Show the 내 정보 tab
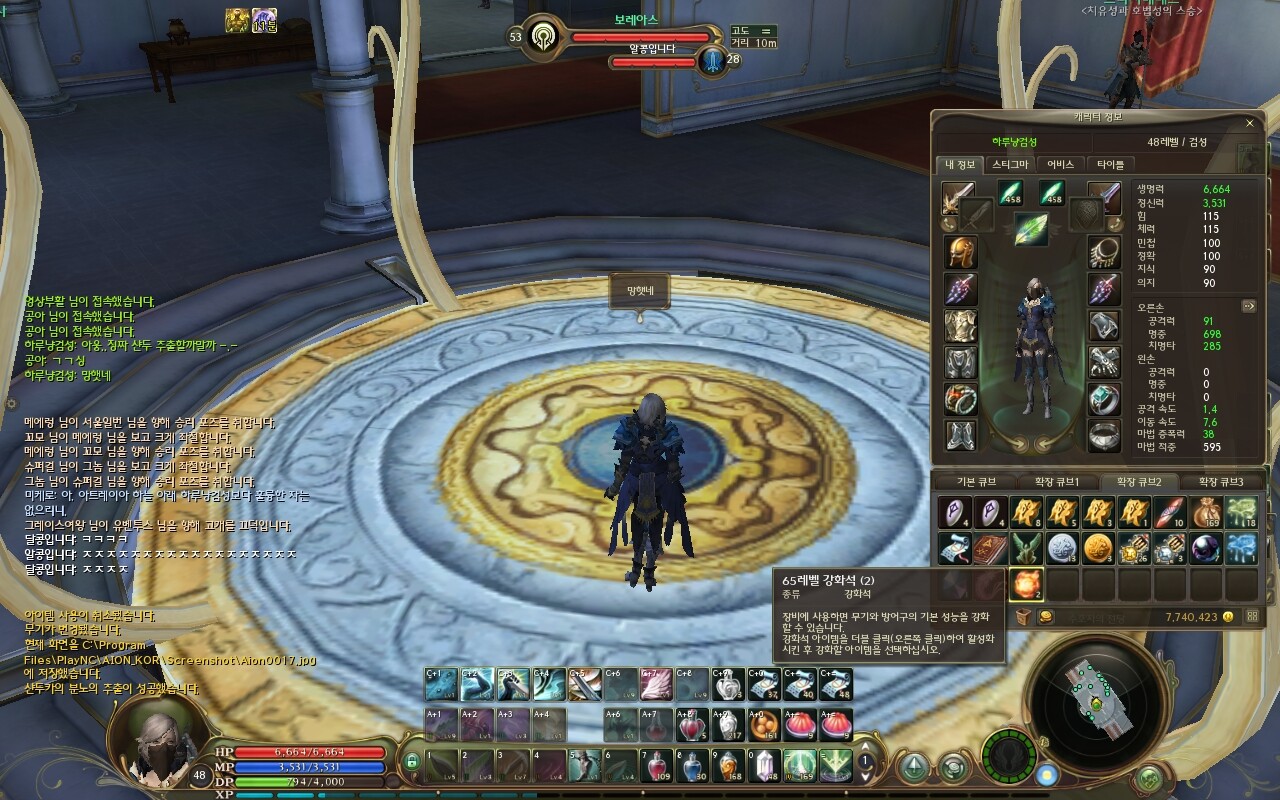Image resolution: width=1280 pixels, height=800 pixels. [x=960, y=165]
